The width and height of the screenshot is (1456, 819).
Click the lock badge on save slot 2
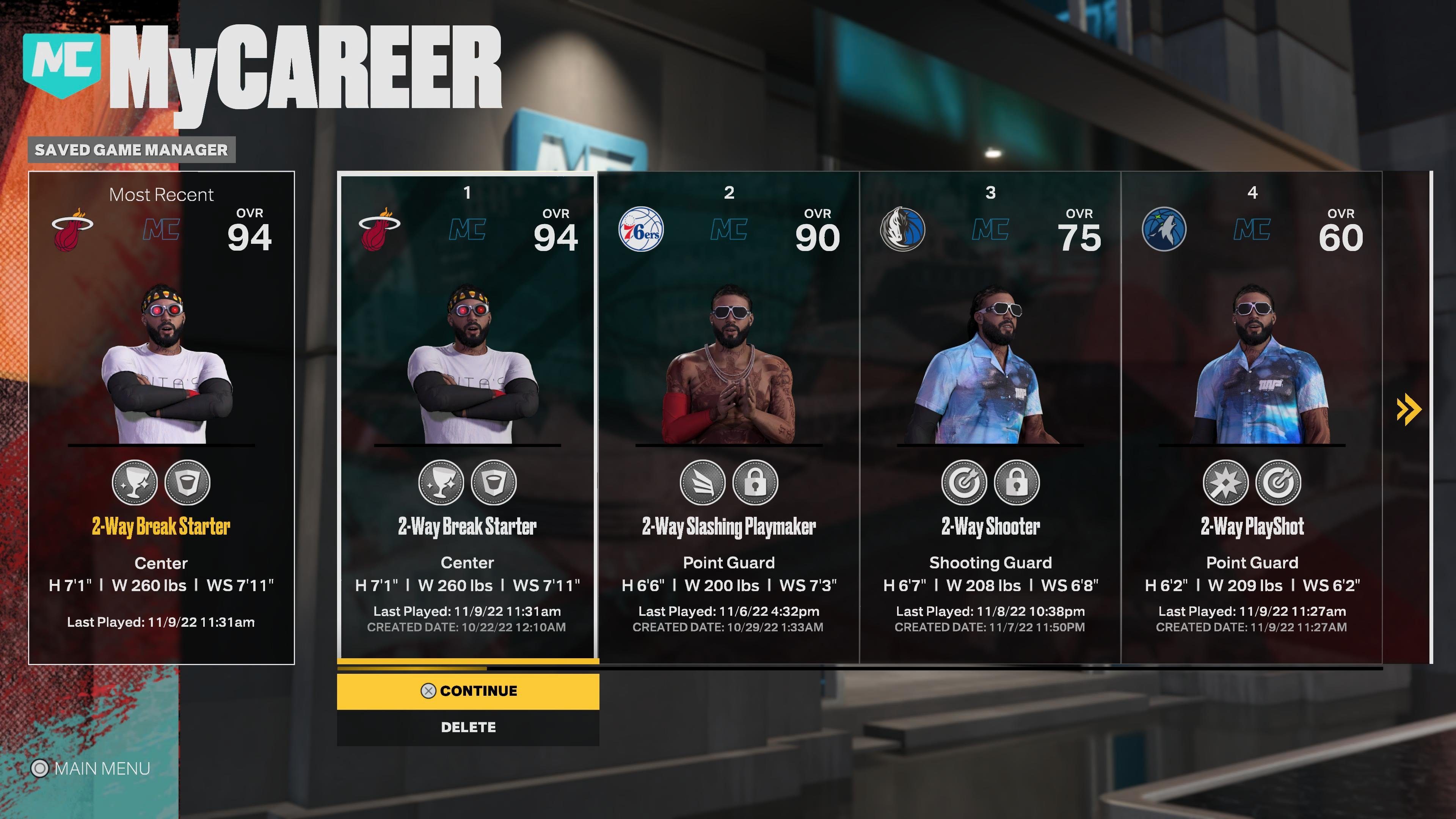756,482
